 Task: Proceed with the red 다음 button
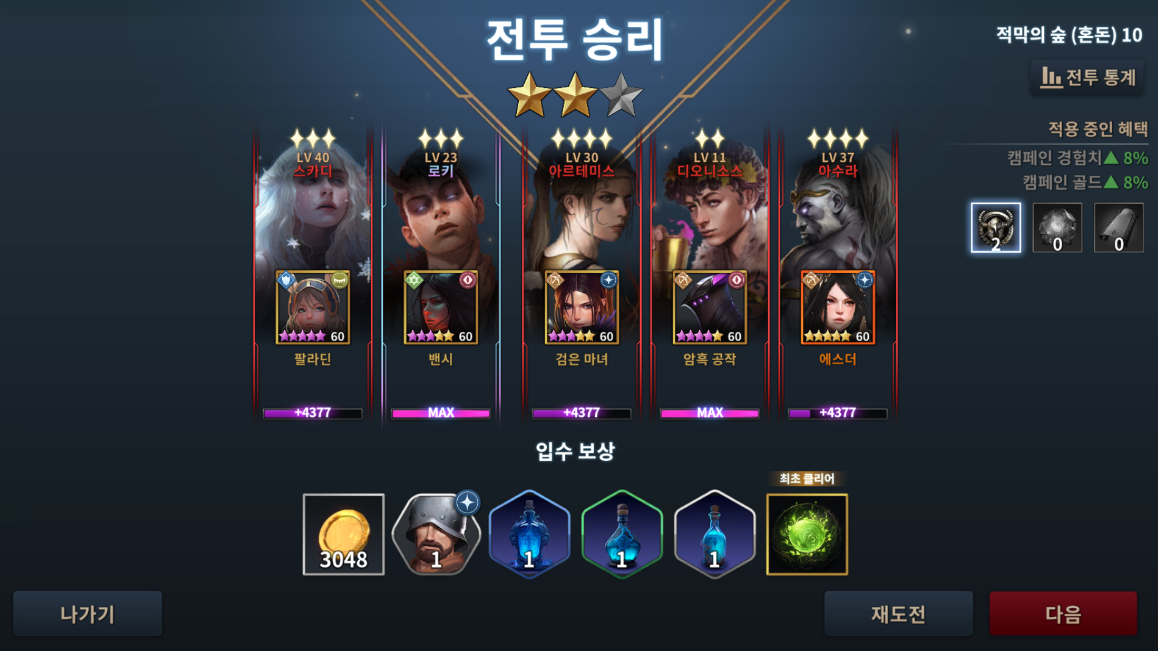1063,614
